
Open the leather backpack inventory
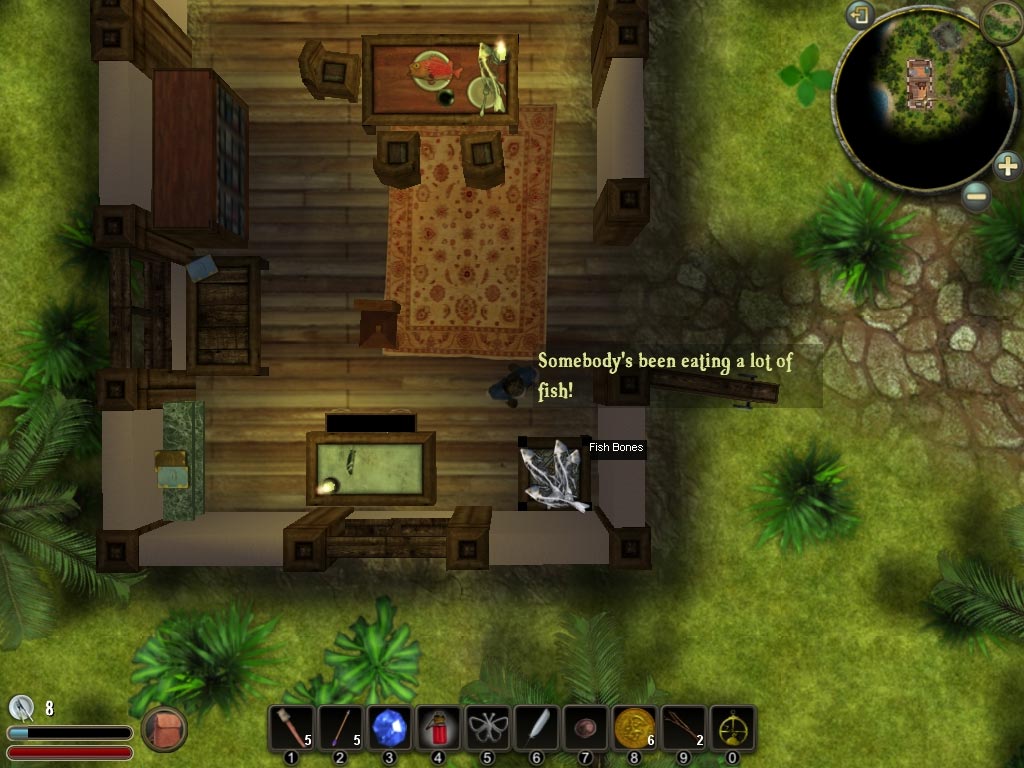coord(164,729)
